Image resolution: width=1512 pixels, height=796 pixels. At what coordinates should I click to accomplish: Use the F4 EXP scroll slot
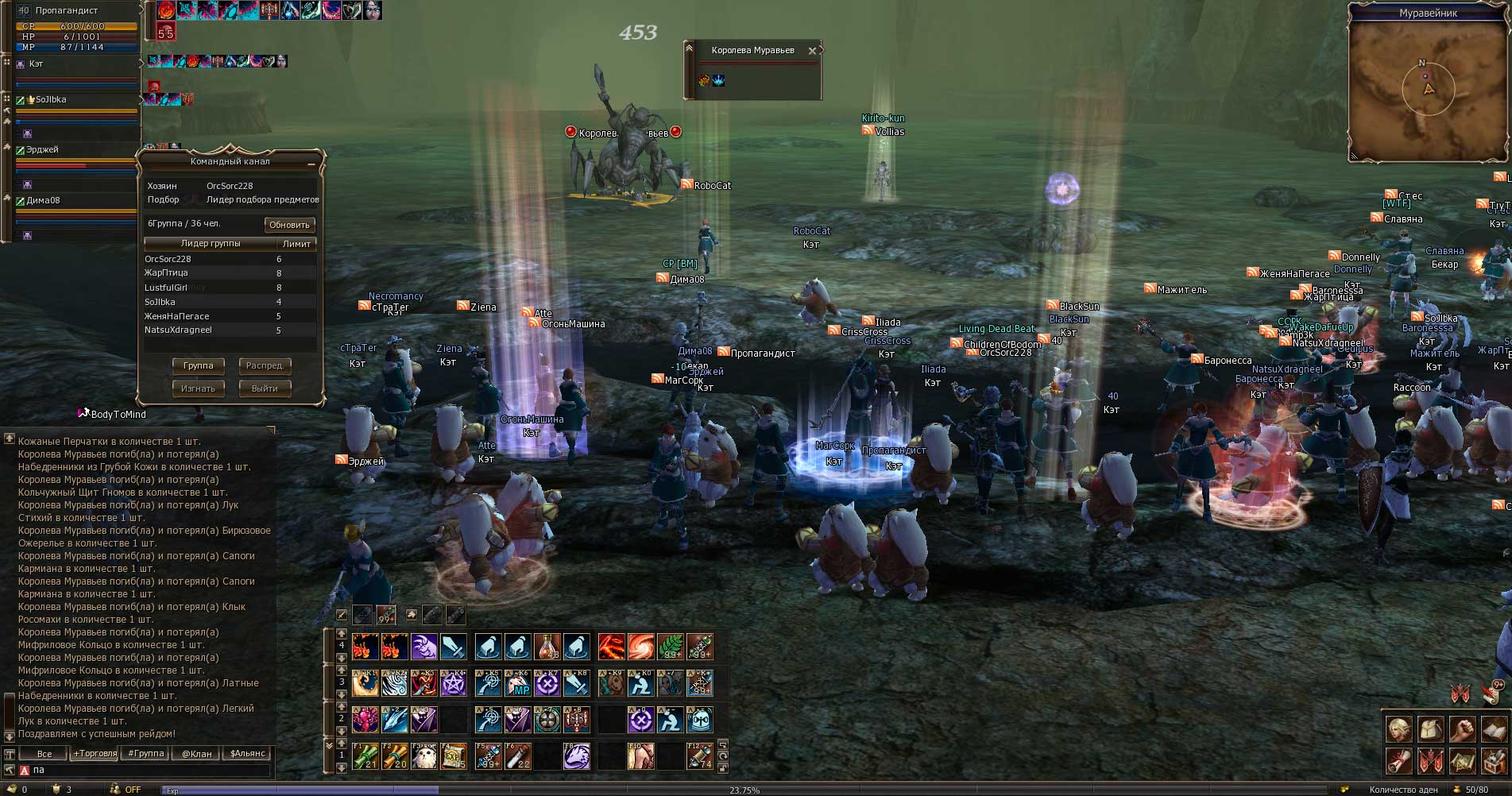(454, 756)
